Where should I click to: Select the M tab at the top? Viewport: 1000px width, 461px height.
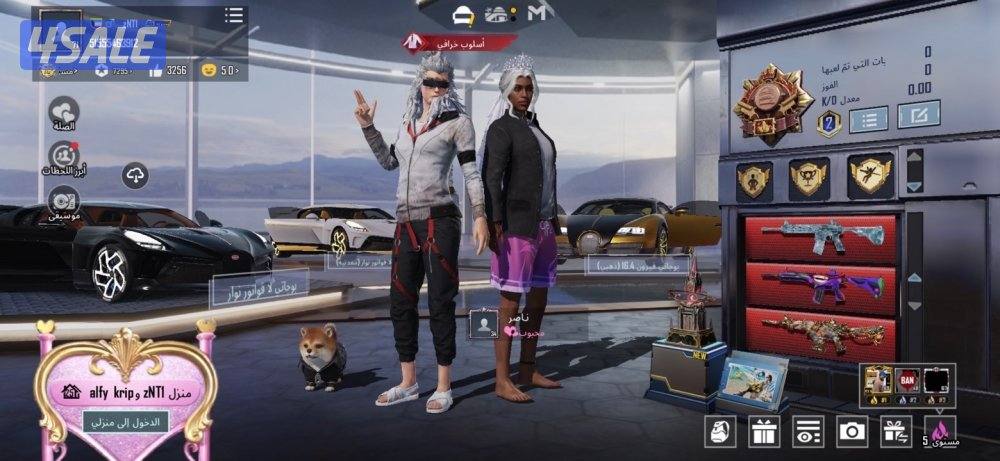pyautogui.click(x=540, y=14)
